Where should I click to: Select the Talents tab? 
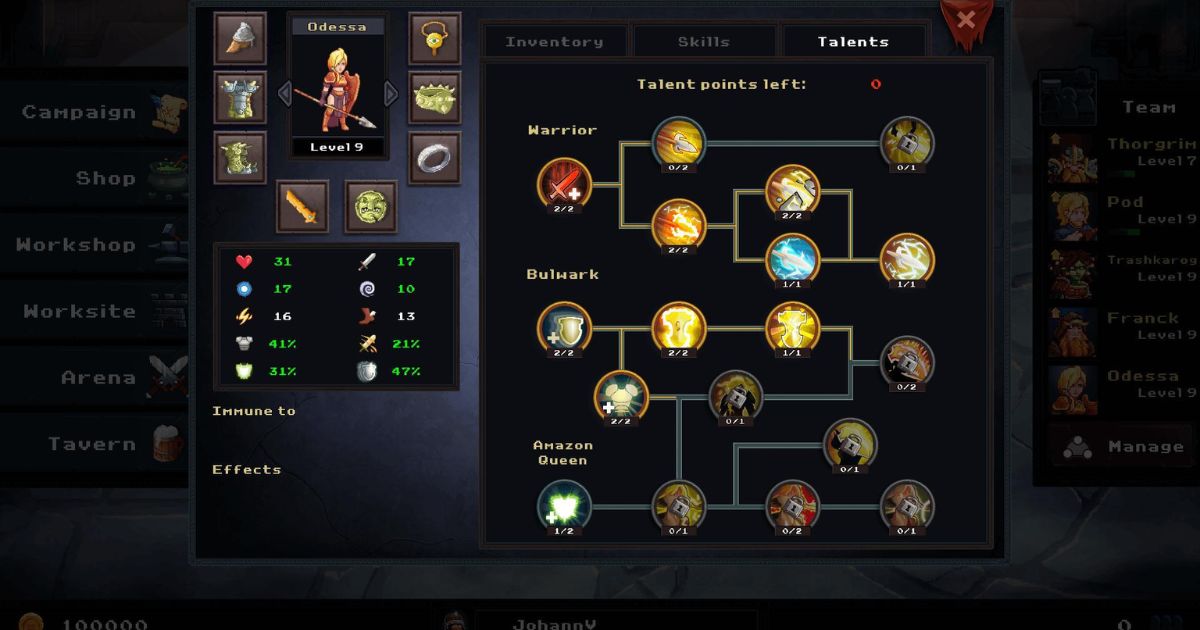click(853, 42)
